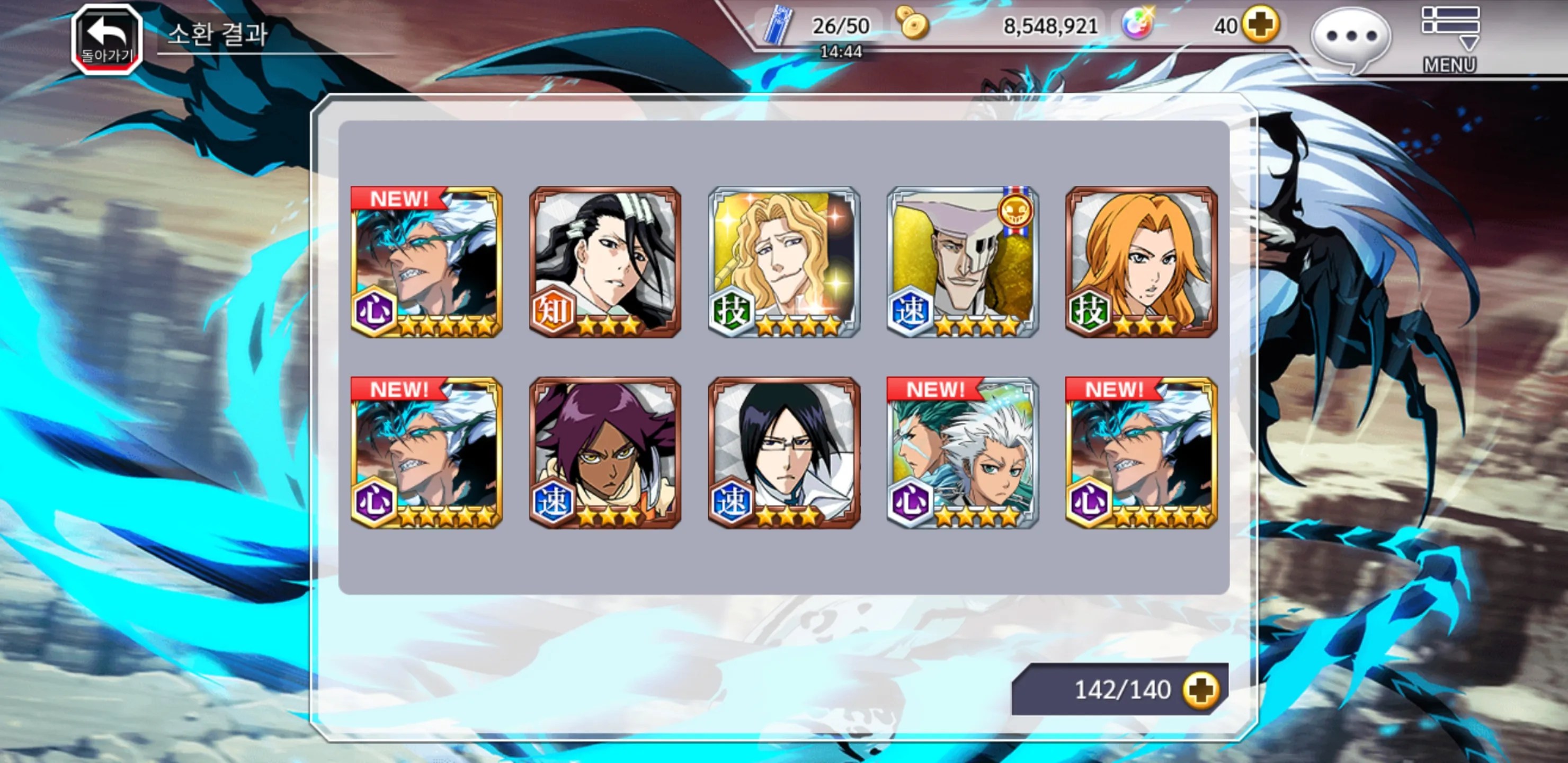The width and height of the screenshot is (1568, 763).
Task: Expand character storage beside 142/140
Action: (x=1201, y=690)
